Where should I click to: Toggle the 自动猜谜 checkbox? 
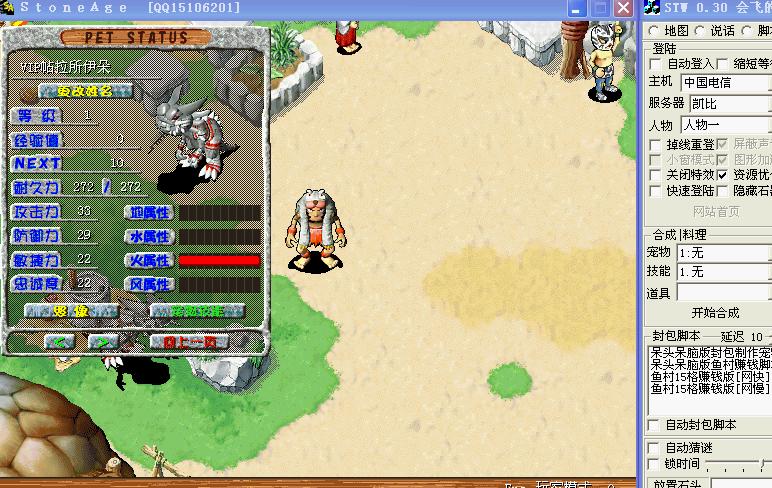(x=655, y=448)
